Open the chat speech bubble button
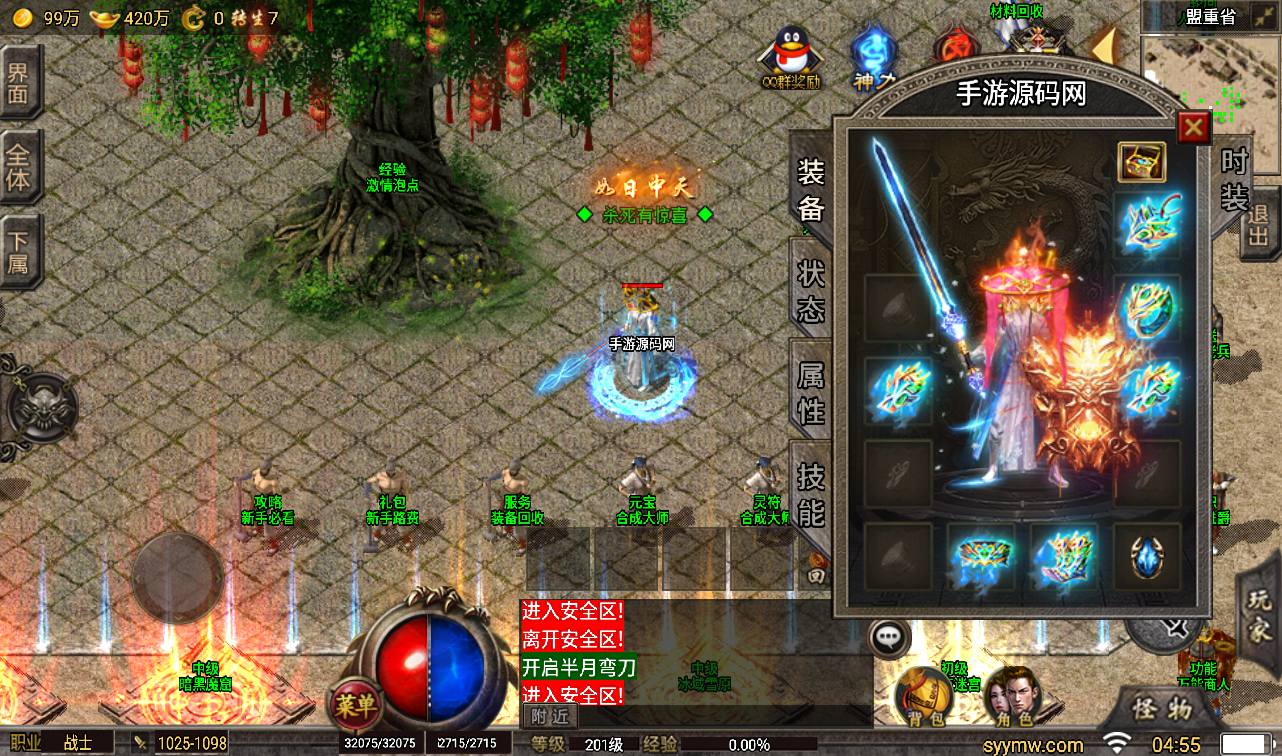This screenshot has height=756, width=1282. 888,636
